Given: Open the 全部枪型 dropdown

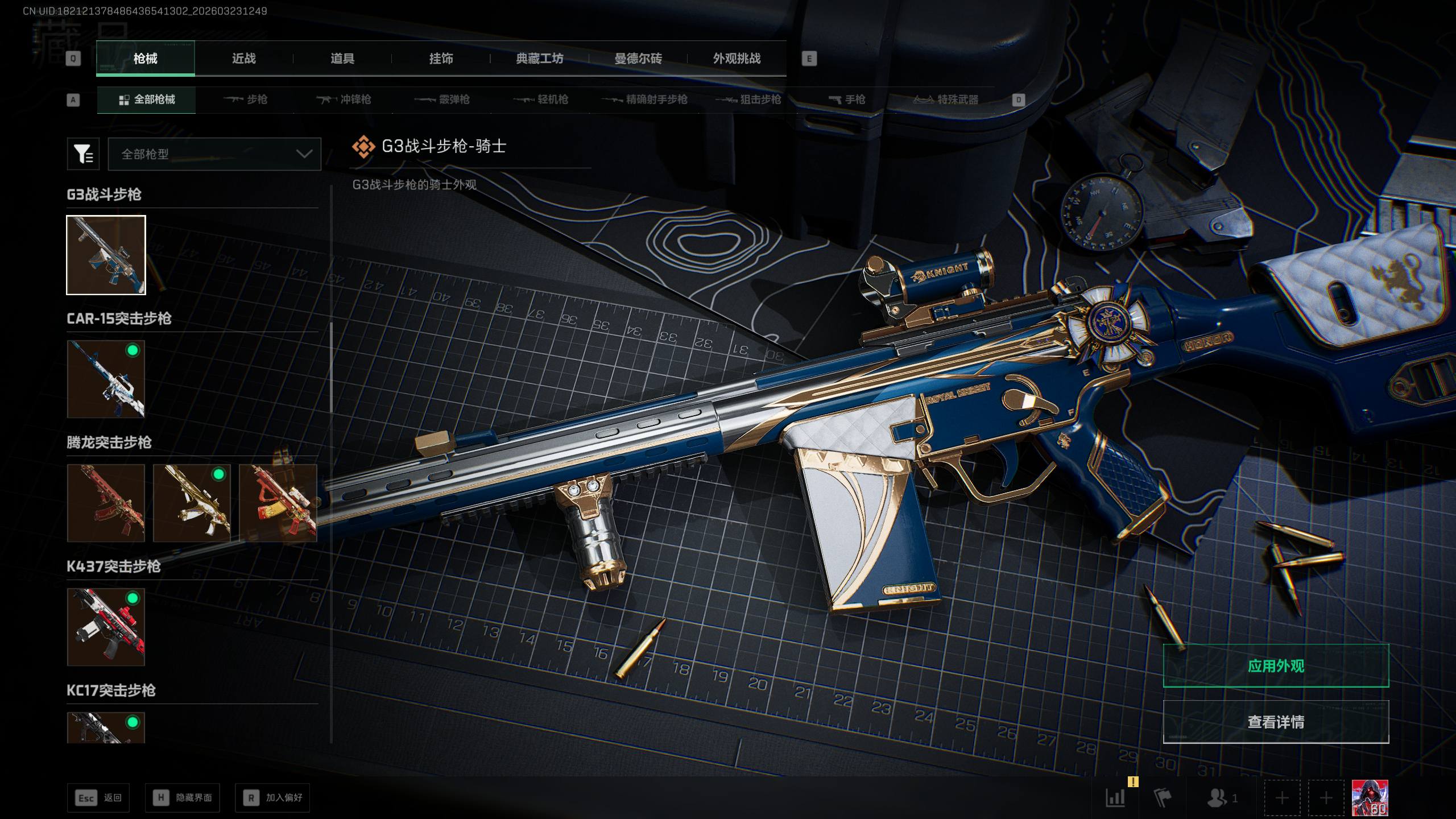Looking at the screenshot, I should coord(214,154).
